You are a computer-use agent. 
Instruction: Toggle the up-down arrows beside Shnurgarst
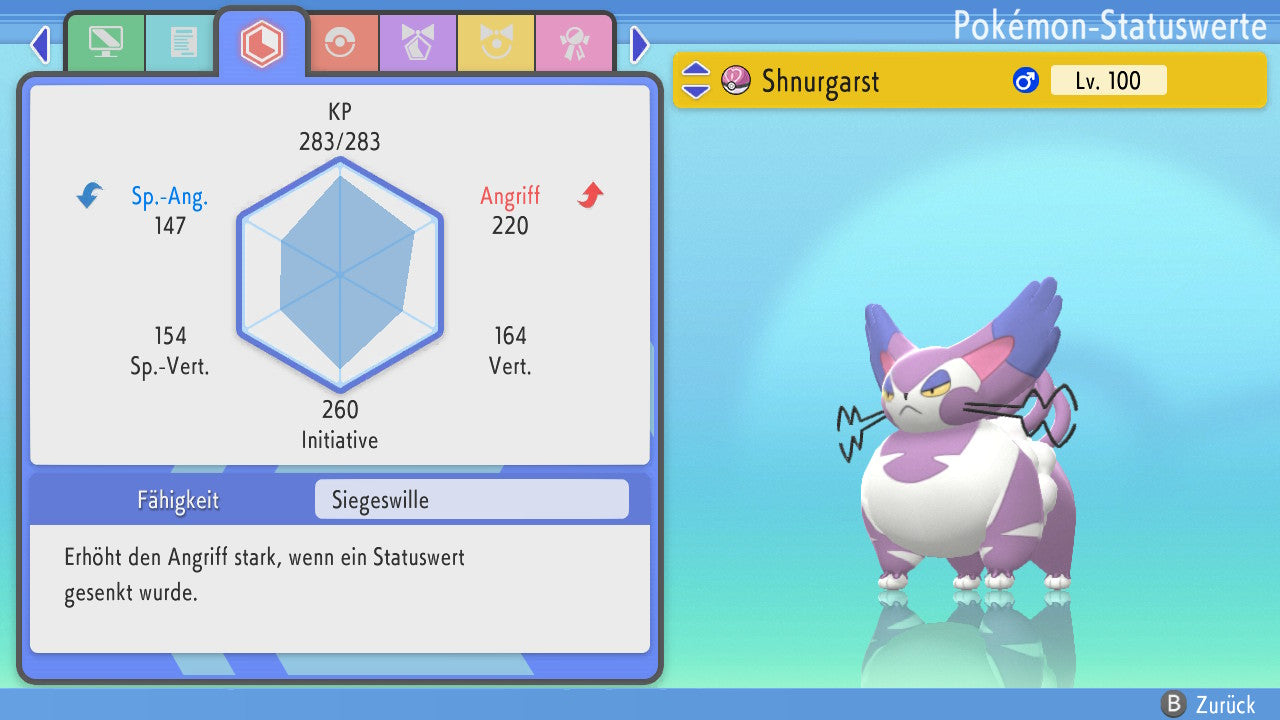696,80
